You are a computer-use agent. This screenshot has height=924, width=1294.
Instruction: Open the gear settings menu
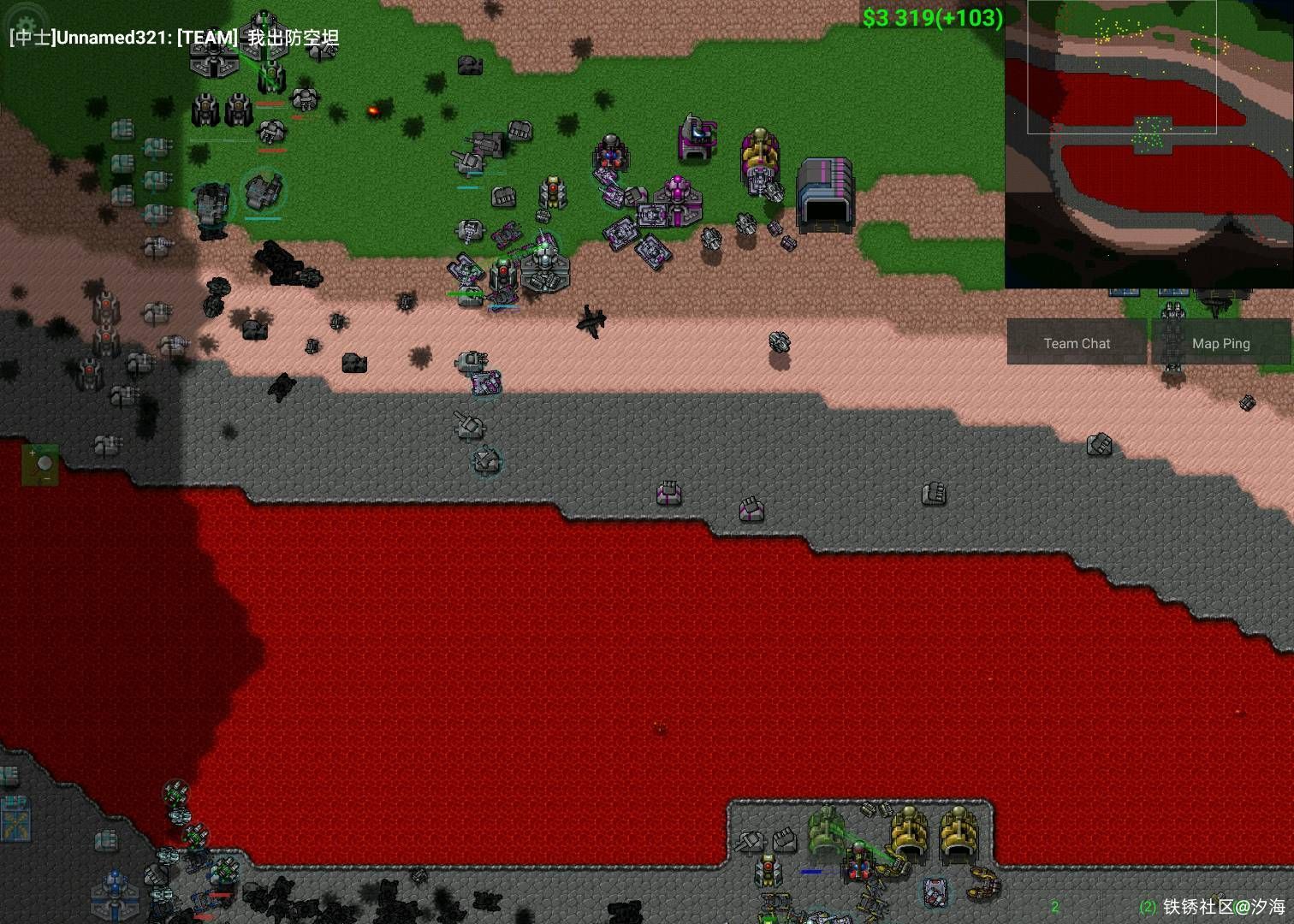26,23
